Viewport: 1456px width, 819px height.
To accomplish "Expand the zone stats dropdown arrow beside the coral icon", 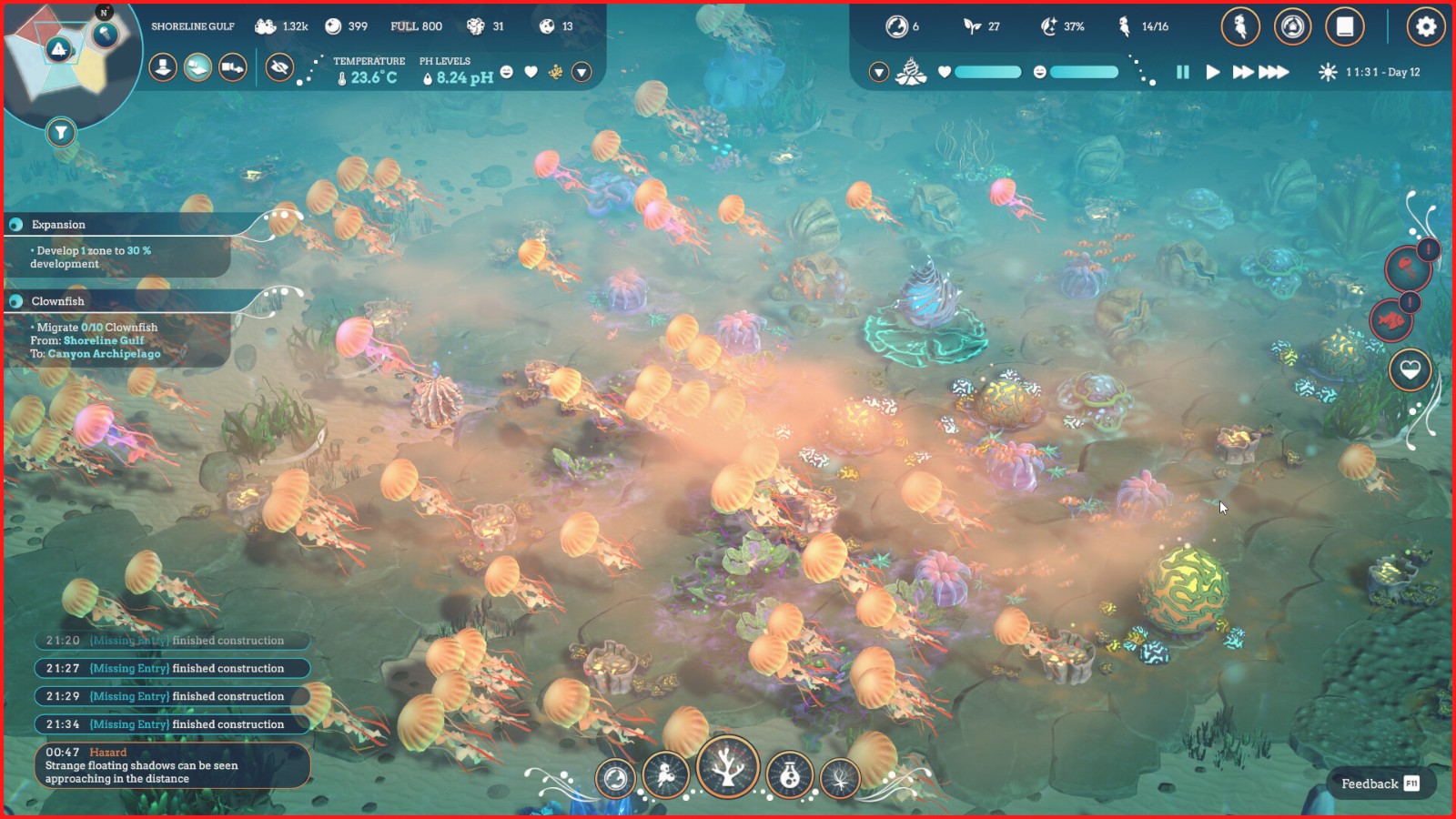I will 878,72.
